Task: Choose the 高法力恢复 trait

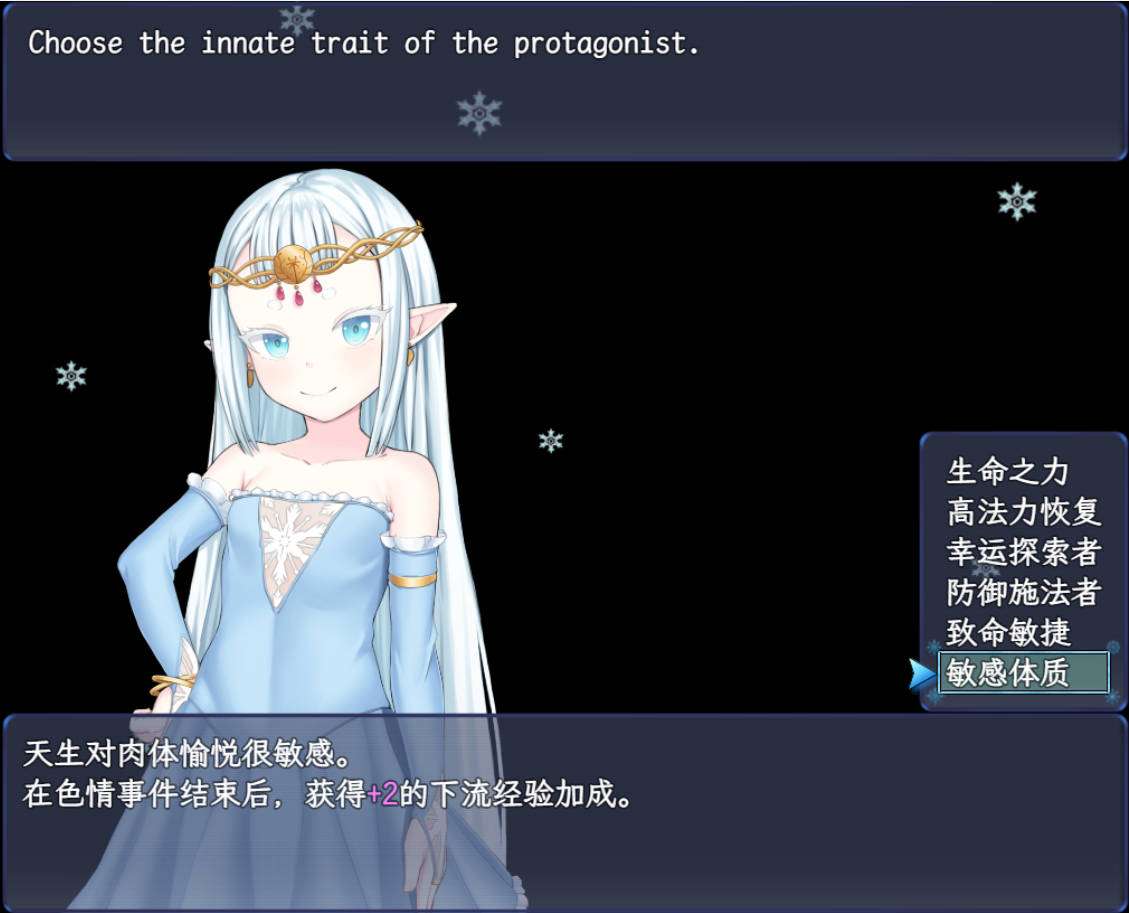Action: [1023, 512]
